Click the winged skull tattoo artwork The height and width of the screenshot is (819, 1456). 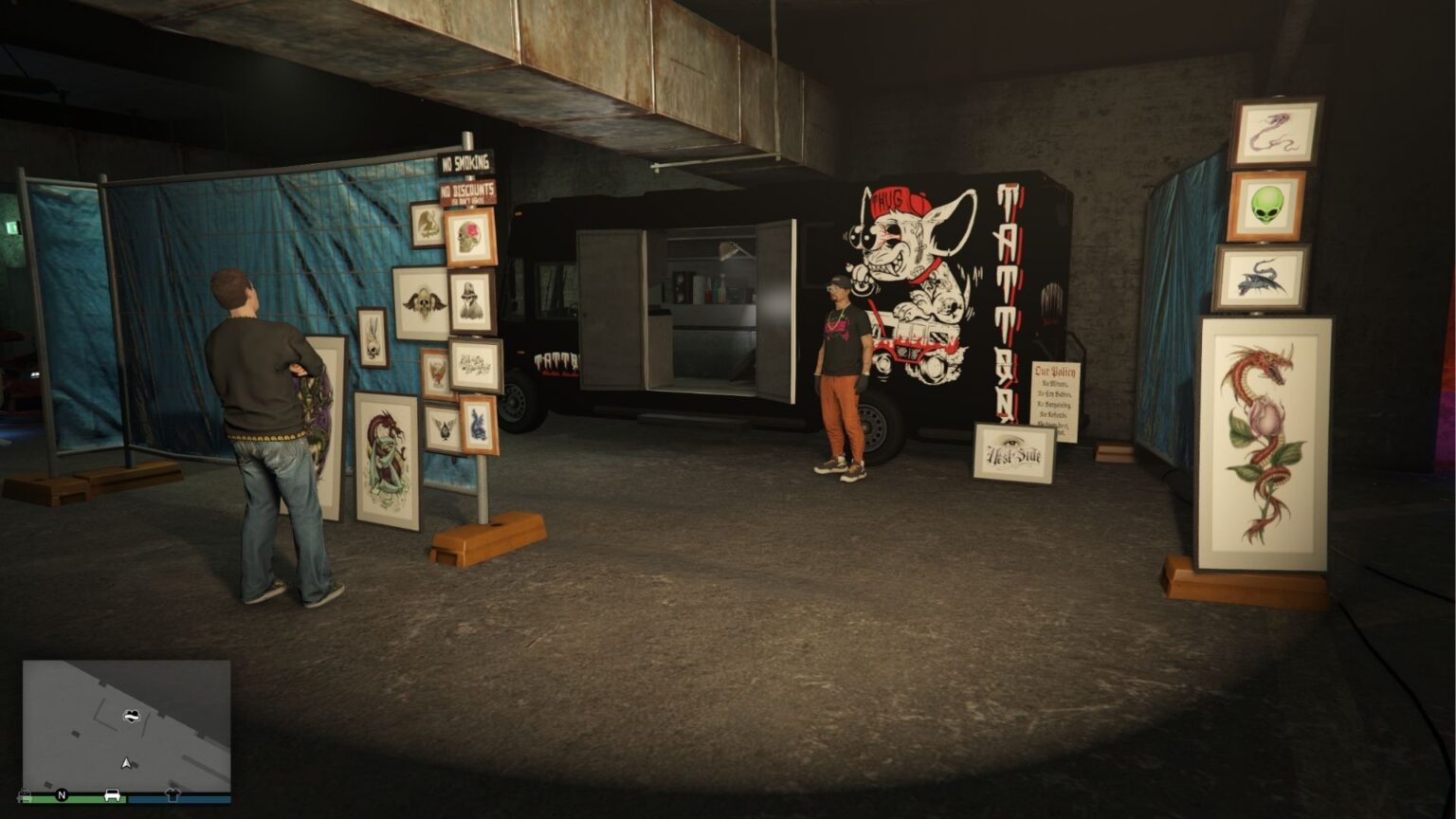pyautogui.click(x=424, y=301)
